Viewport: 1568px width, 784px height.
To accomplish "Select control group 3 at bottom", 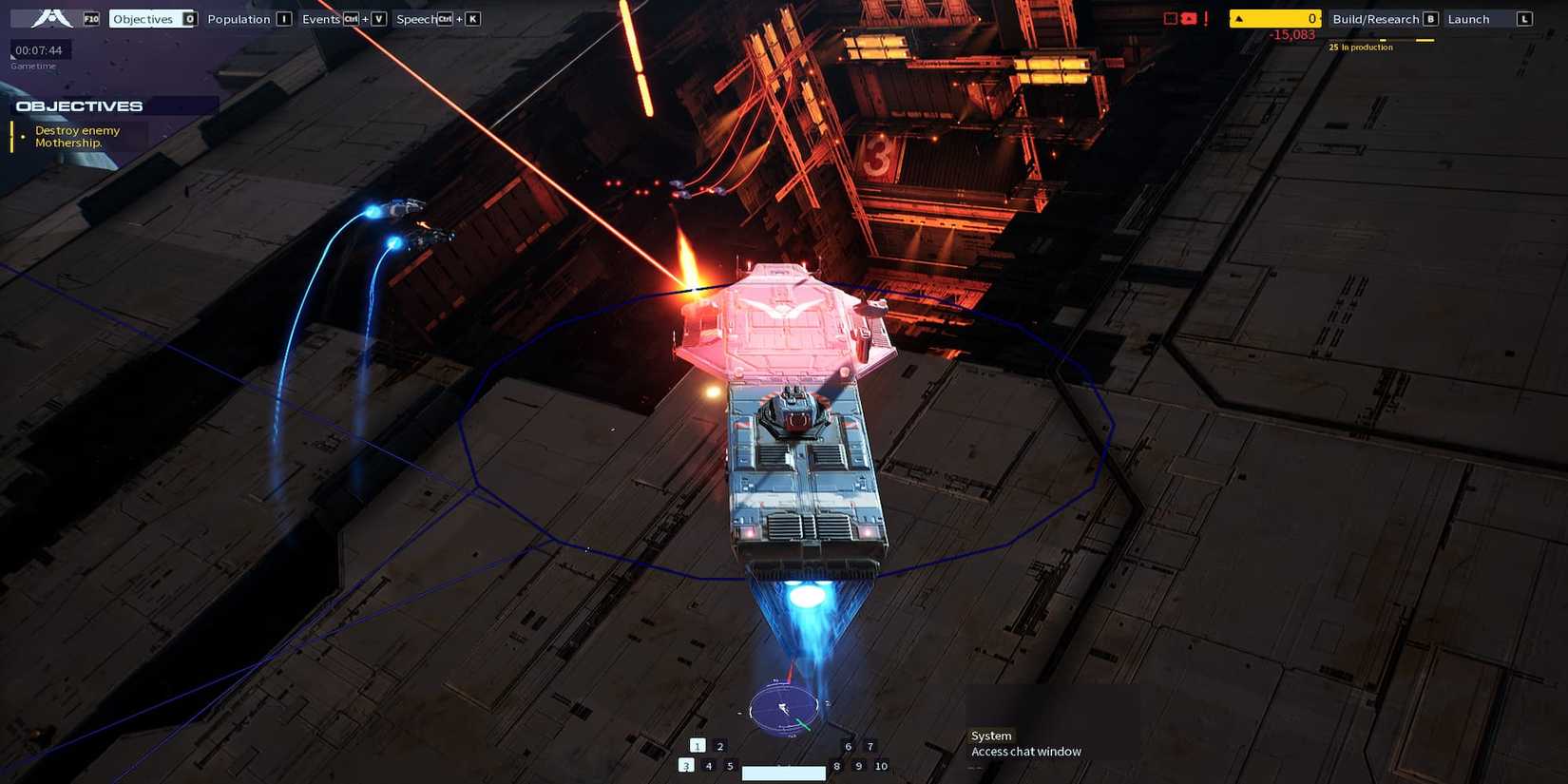I will (x=686, y=765).
